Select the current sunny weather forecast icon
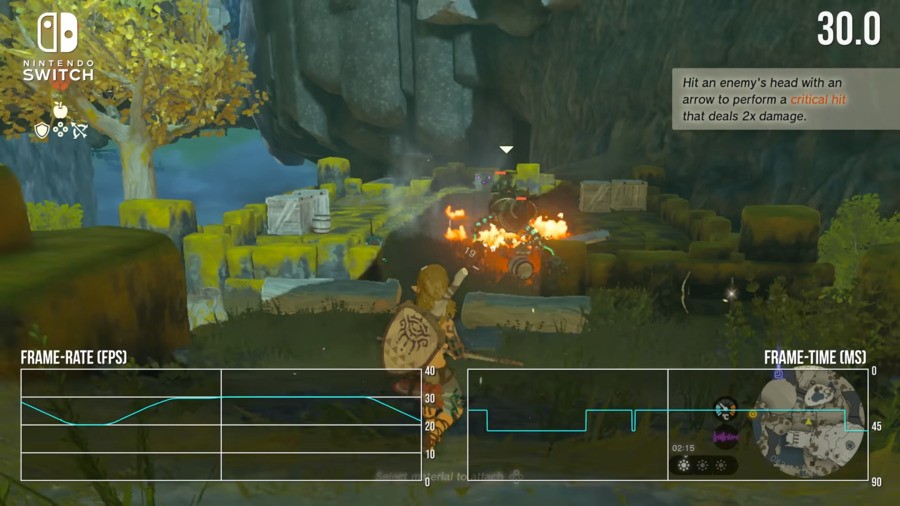Viewport: 900px width, 506px height. pyautogui.click(x=684, y=465)
